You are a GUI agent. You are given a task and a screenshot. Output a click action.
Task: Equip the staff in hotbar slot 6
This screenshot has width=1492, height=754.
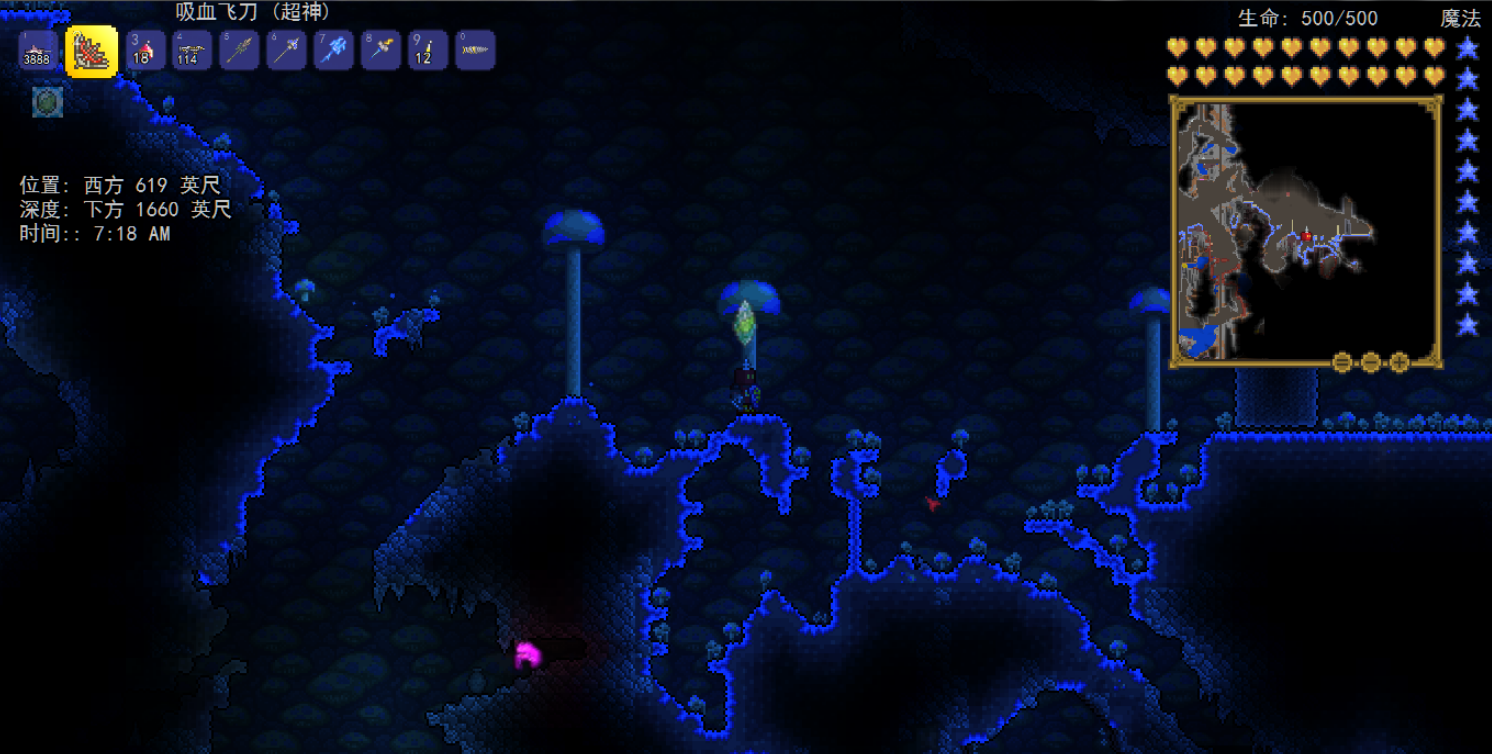pos(286,51)
